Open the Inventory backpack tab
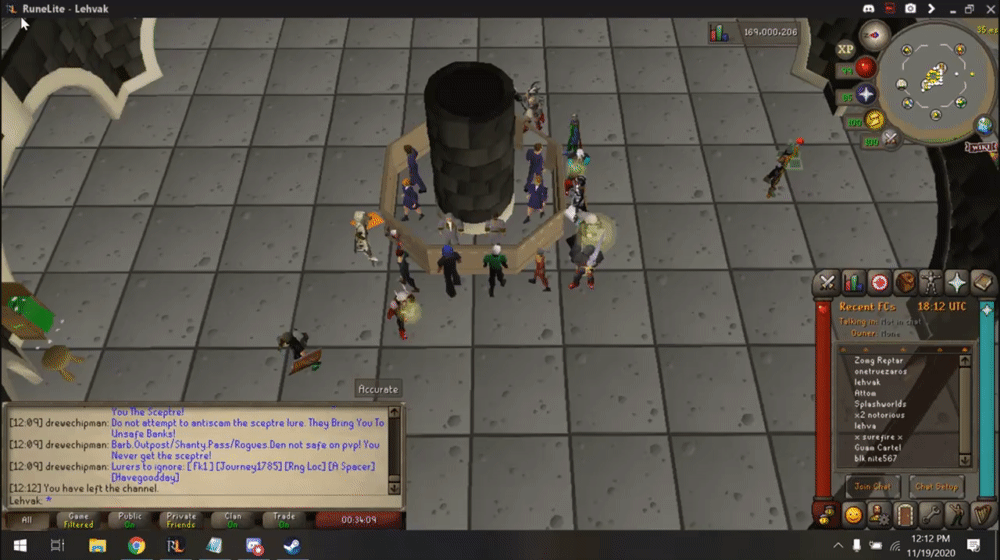The height and width of the screenshot is (560, 1000). [905, 282]
